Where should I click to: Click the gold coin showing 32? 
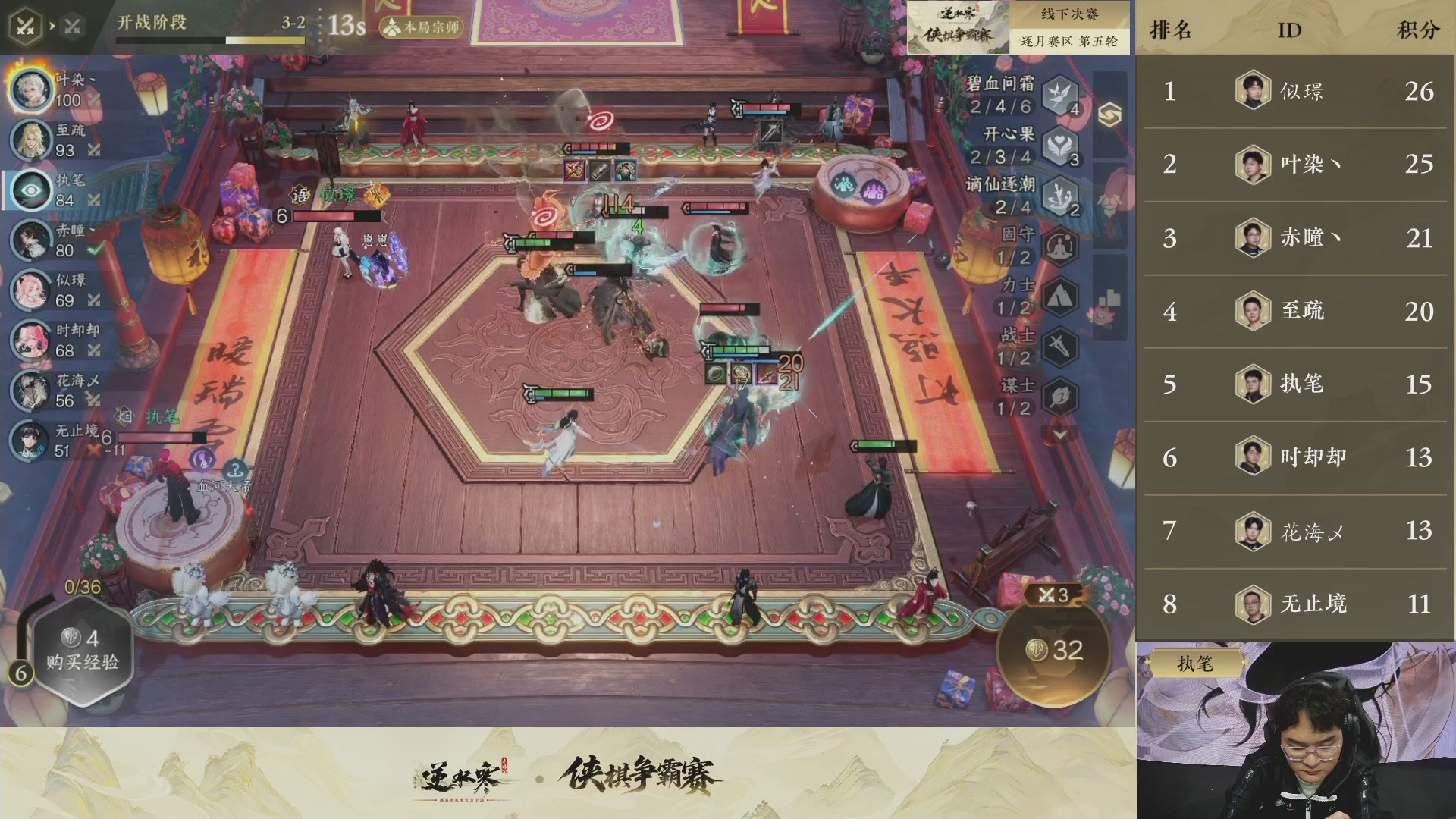(1053, 651)
